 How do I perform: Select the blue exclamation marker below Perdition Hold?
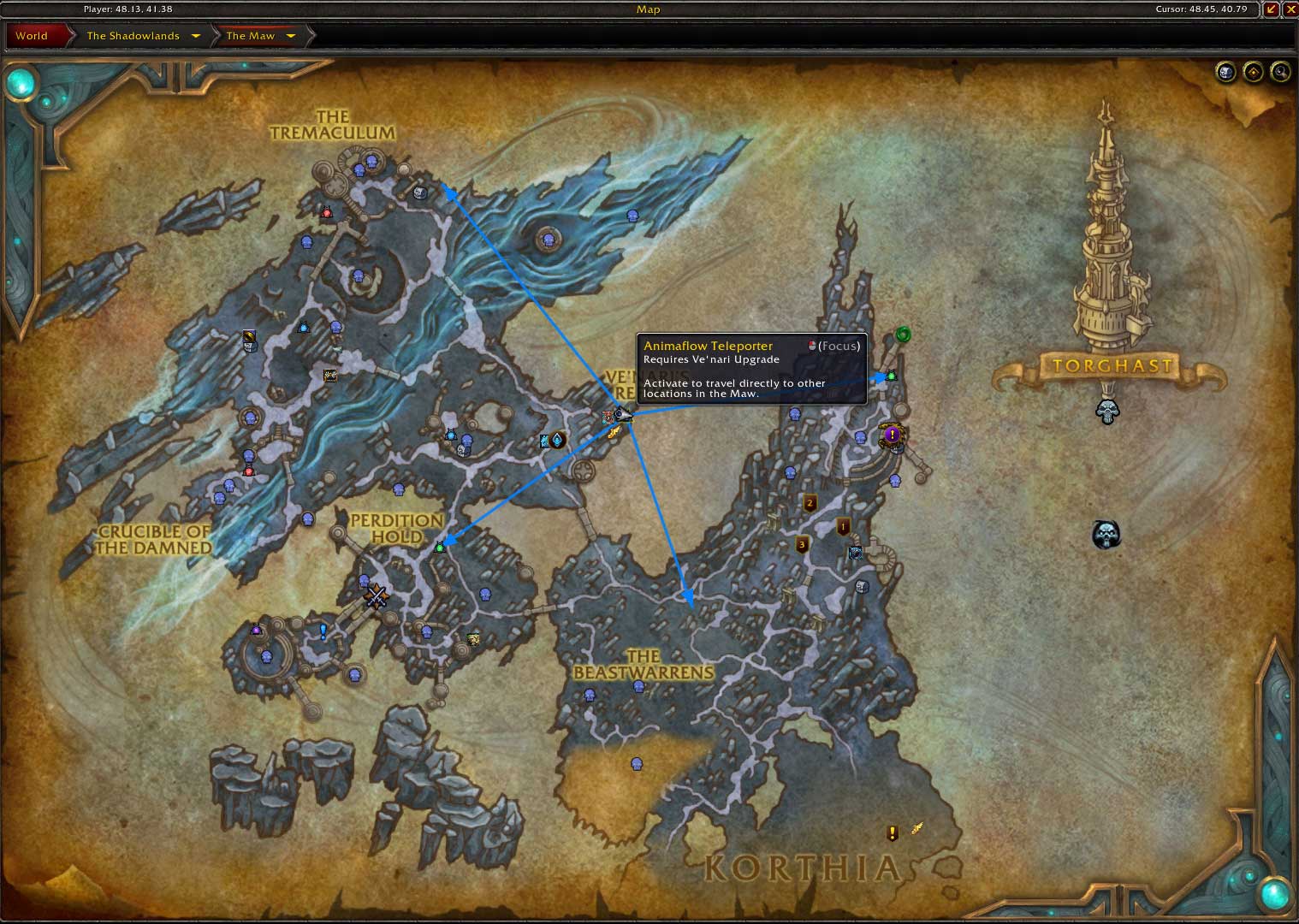(x=322, y=631)
